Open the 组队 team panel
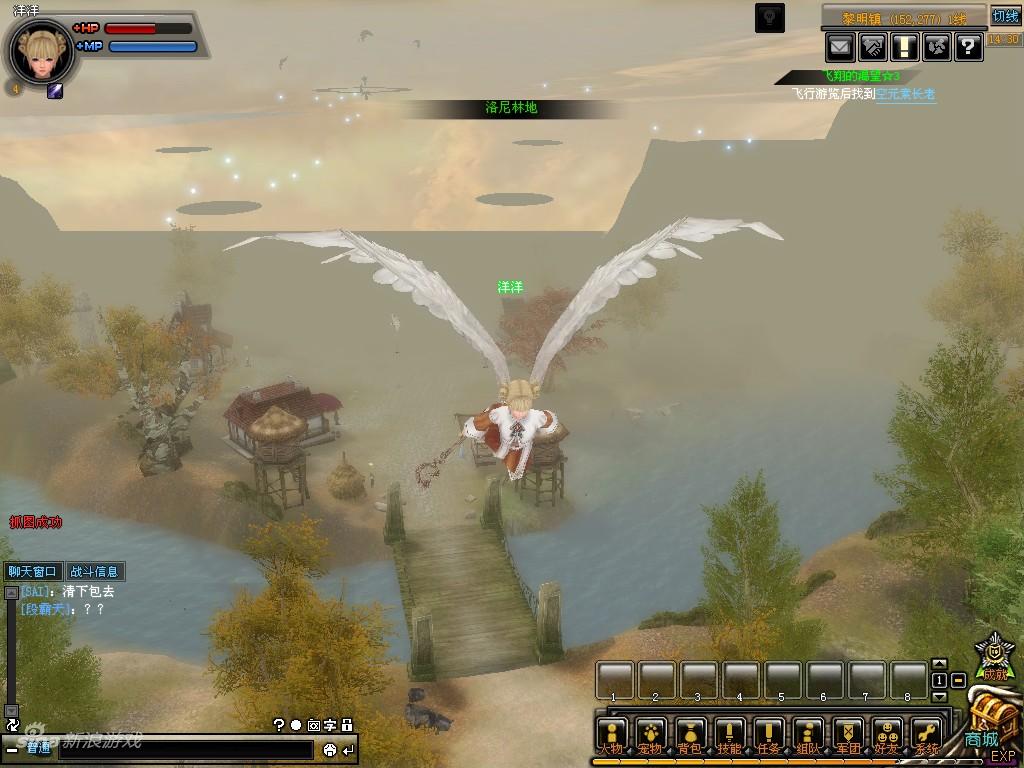Image resolution: width=1024 pixels, height=768 pixels. 808,735
